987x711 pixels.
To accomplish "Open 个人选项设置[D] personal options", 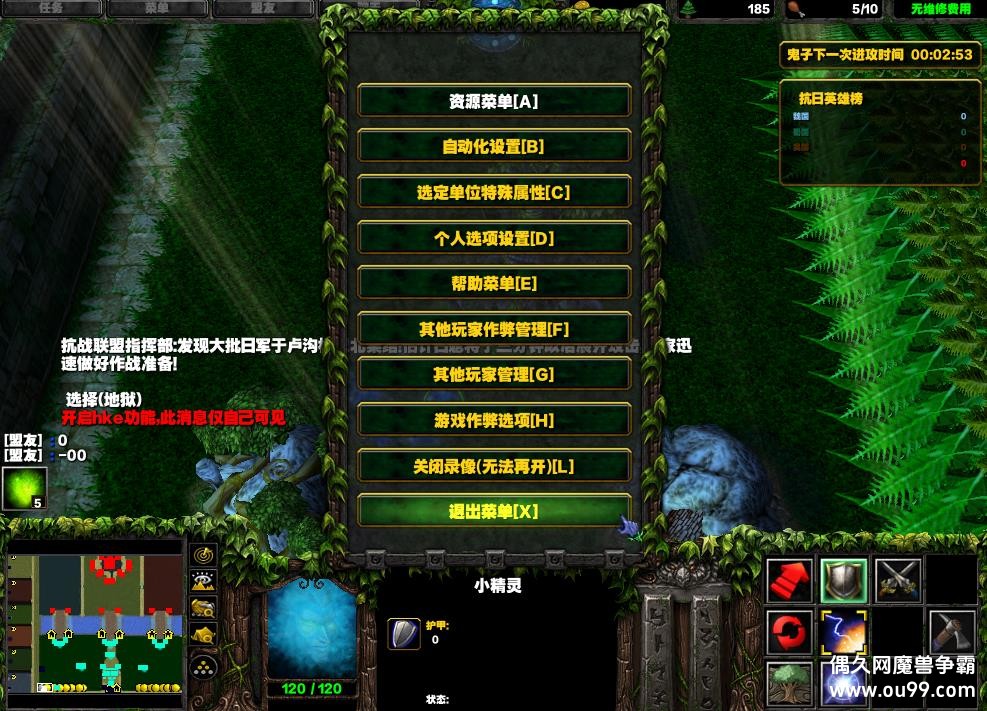I will [x=494, y=238].
